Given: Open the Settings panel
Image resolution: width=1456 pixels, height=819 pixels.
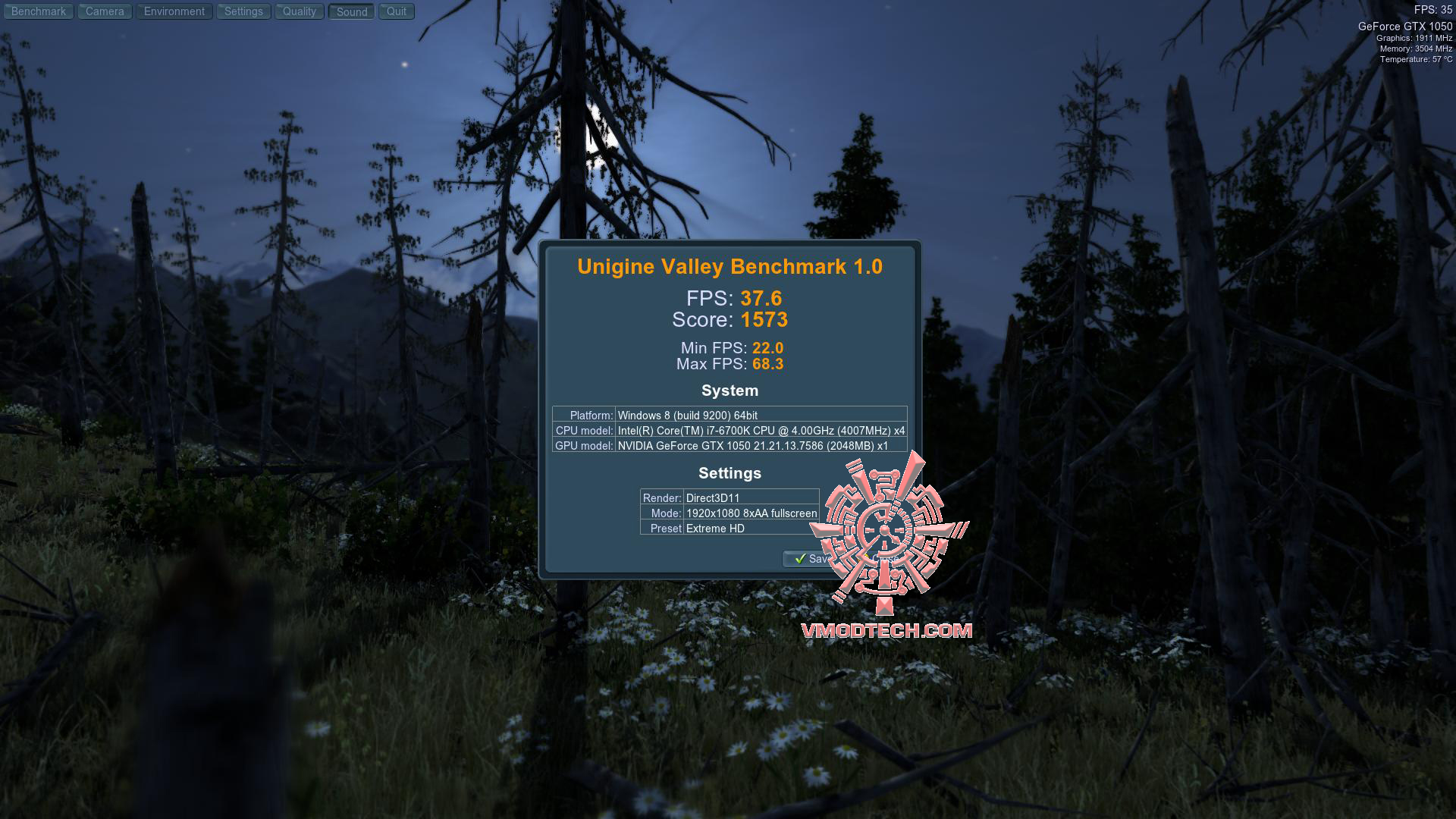Looking at the screenshot, I should tap(243, 11).
